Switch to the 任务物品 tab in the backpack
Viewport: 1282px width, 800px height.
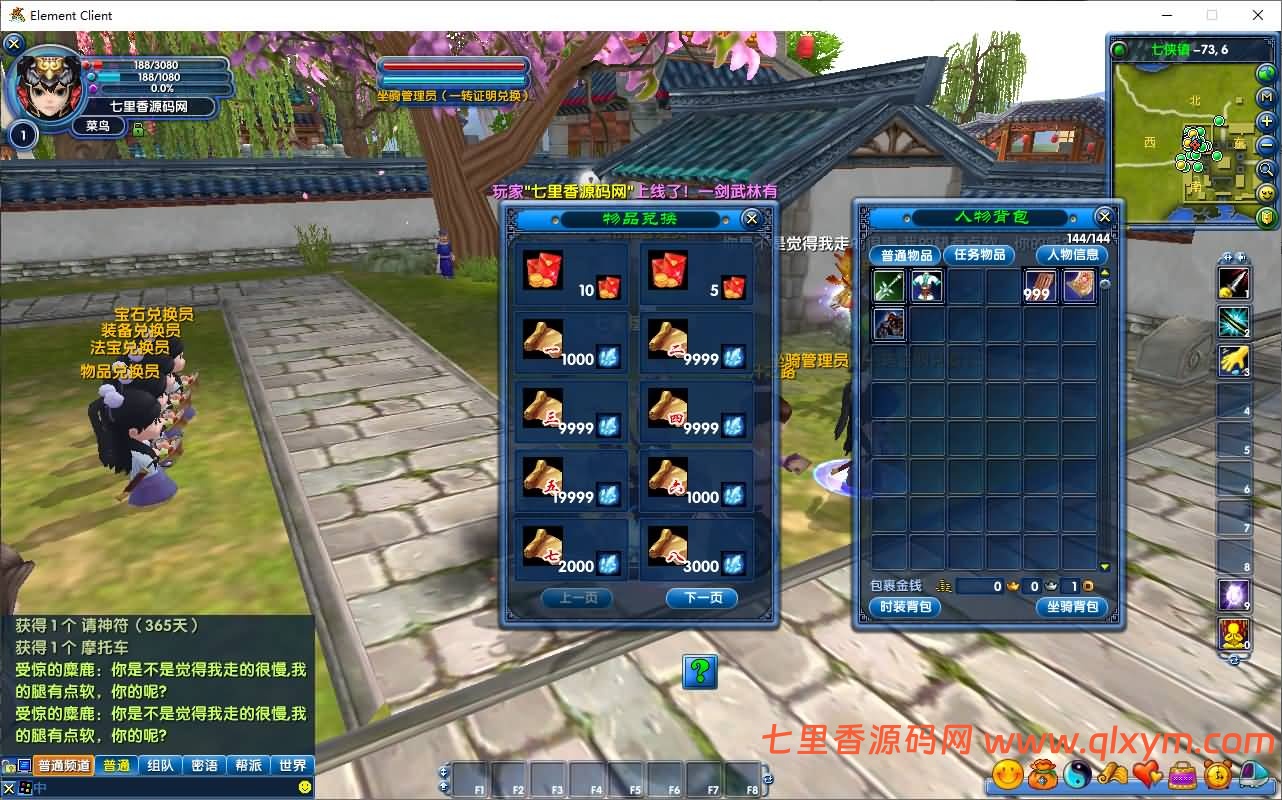click(x=978, y=255)
